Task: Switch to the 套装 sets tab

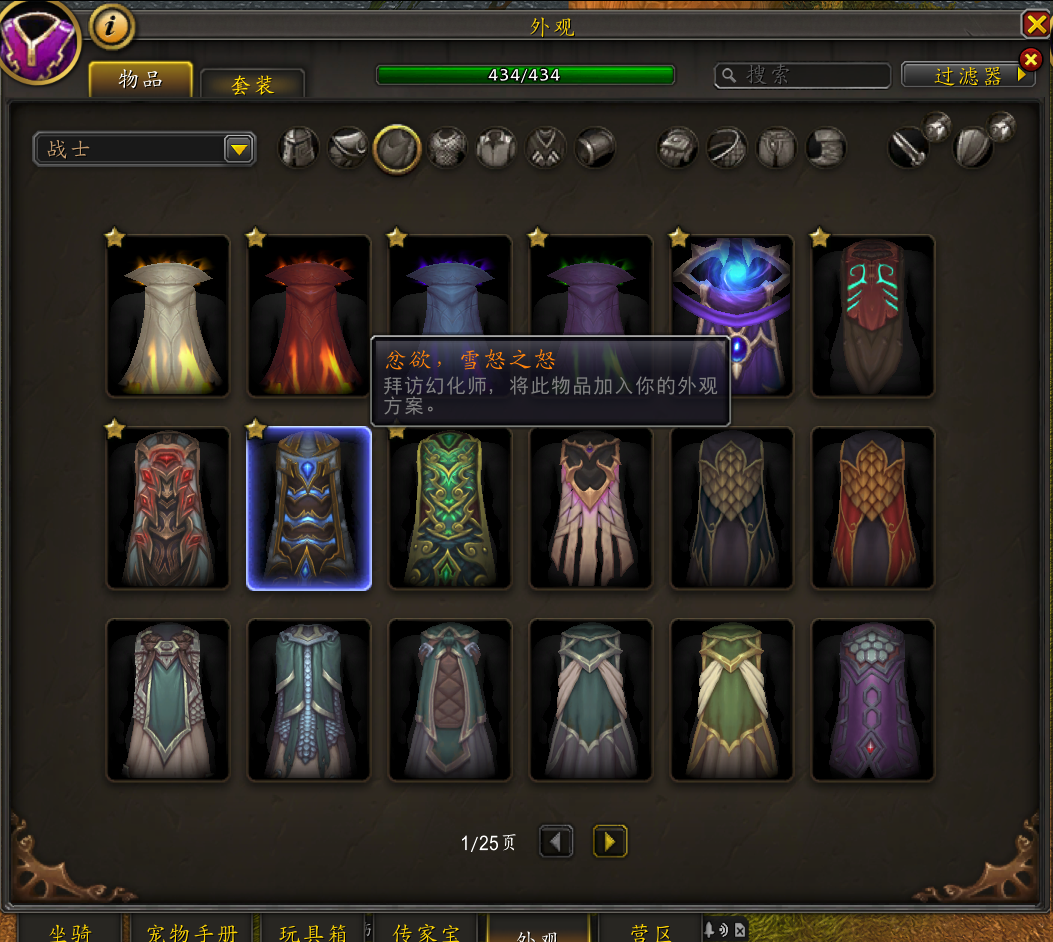Action: [x=252, y=85]
